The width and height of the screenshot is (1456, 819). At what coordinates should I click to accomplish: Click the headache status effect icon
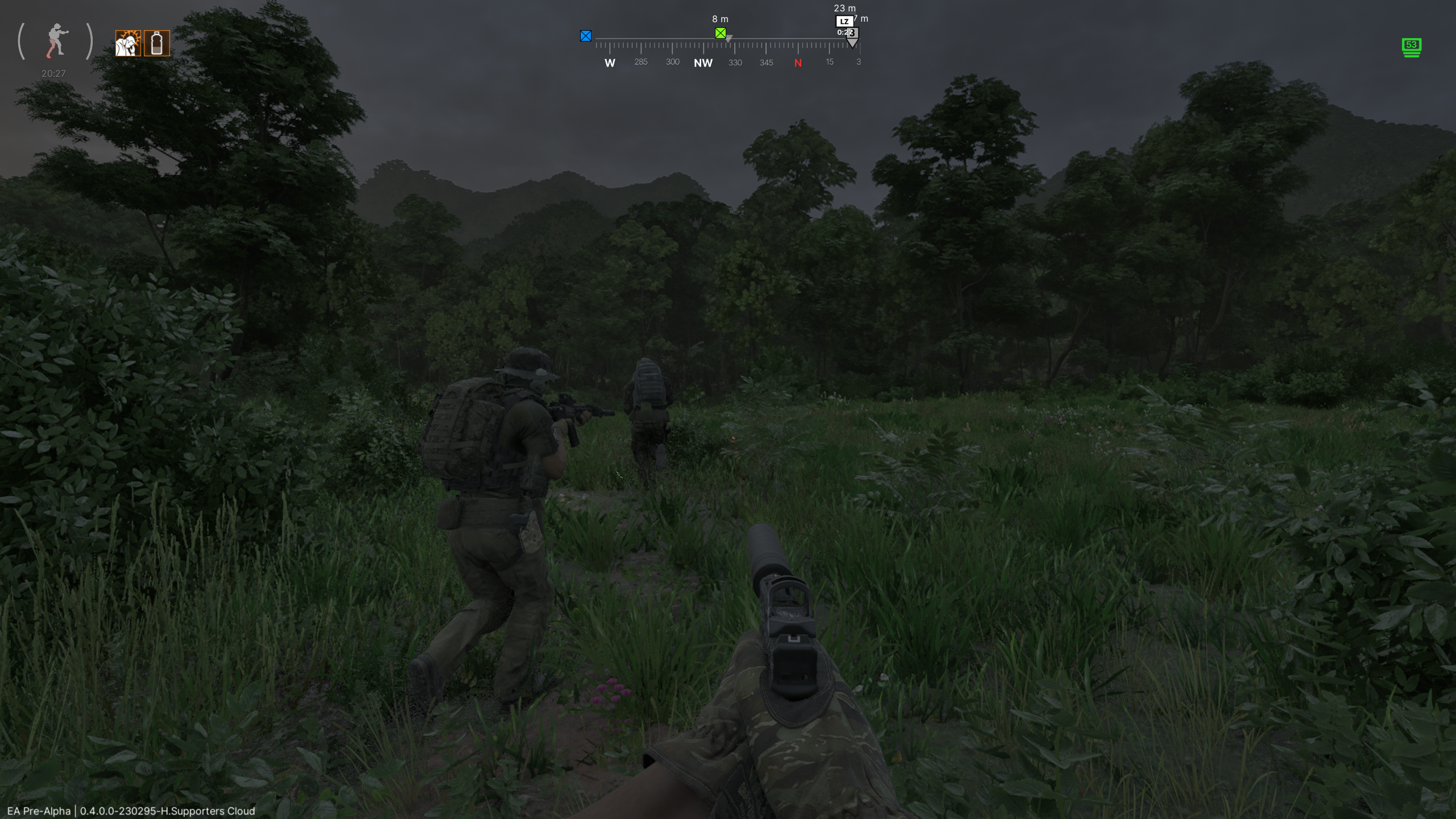(x=129, y=43)
